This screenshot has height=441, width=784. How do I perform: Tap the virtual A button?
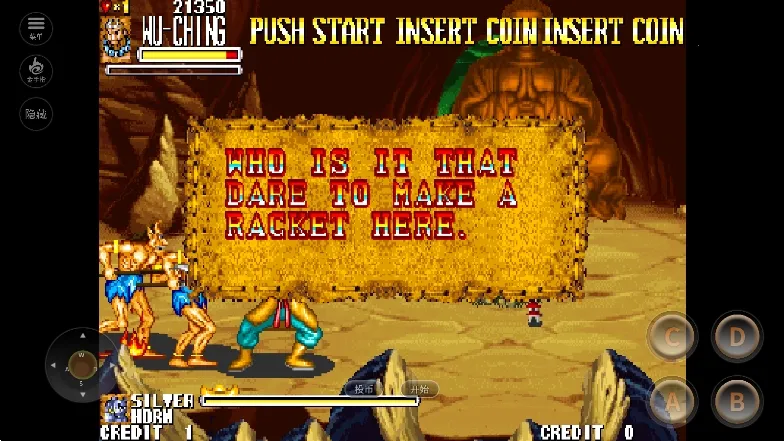tap(672, 402)
